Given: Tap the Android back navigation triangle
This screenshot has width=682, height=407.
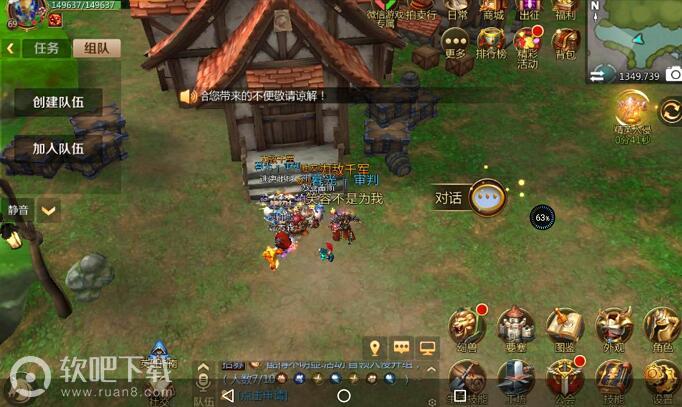Looking at the screenshot, I should pyautogui.click(x=228, y=395).
